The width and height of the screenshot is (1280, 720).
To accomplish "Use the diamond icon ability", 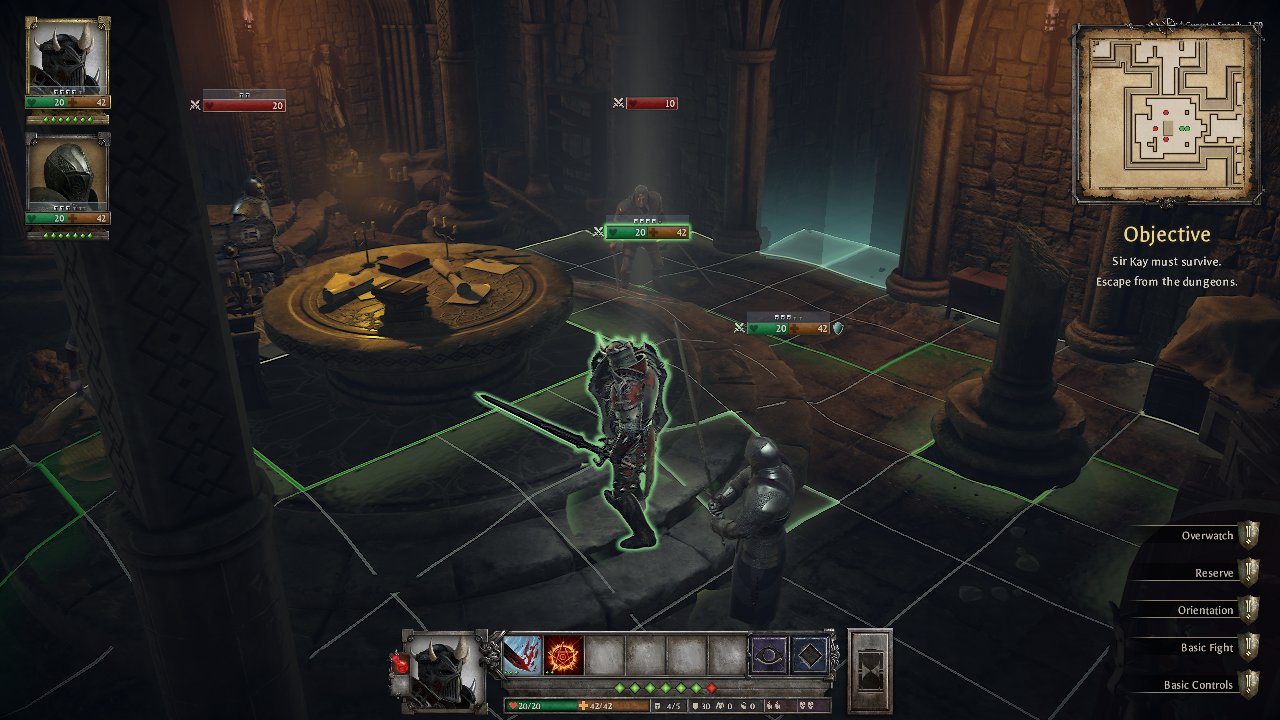I will 810,655.
